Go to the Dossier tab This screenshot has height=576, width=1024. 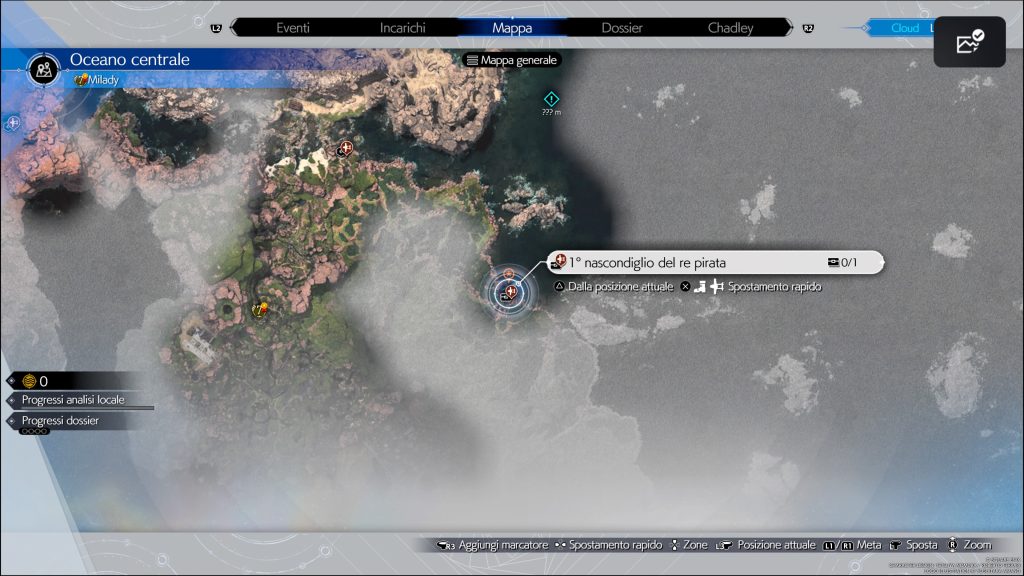coord(621,28)
